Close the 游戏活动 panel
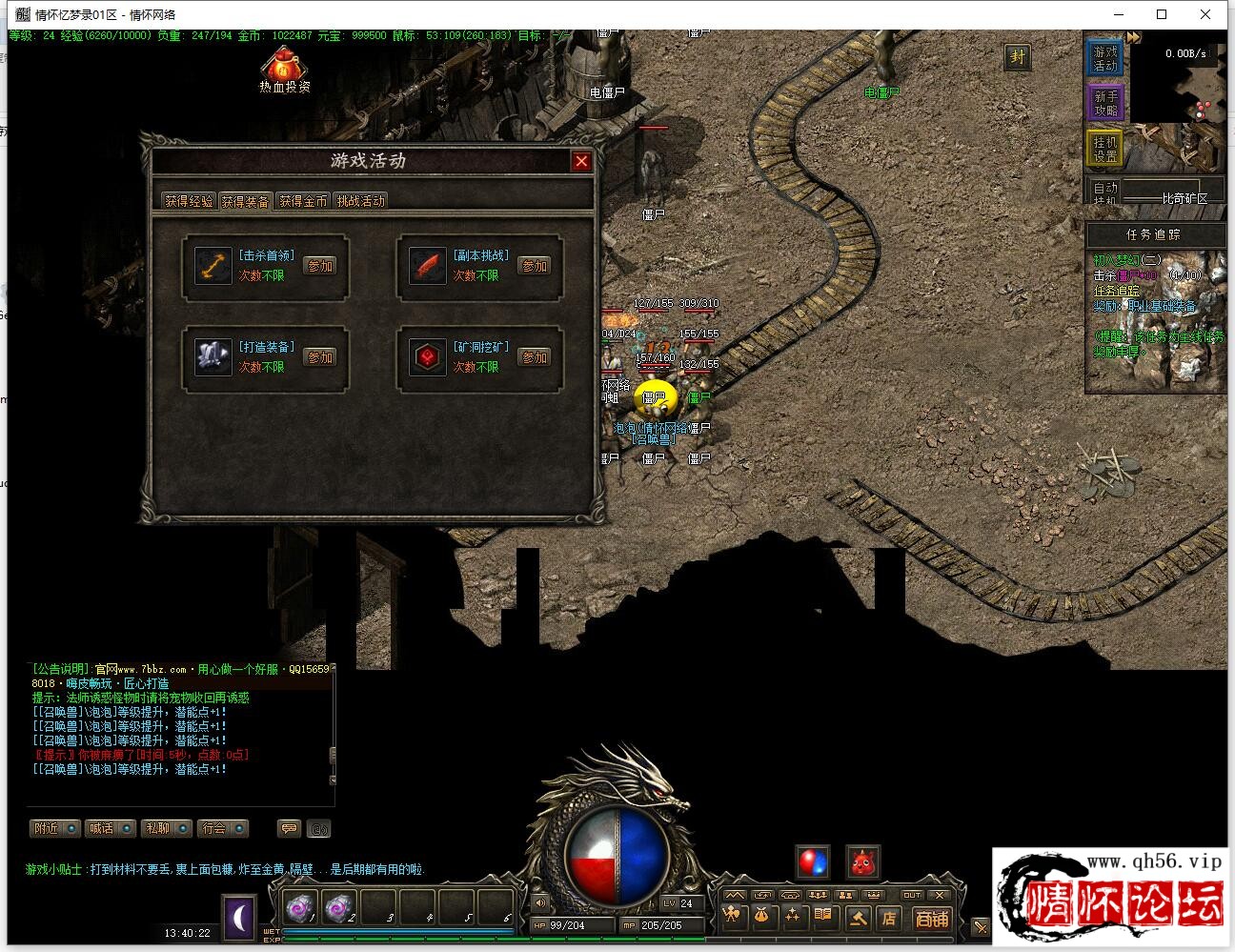The image size is (1235, 952). point(581,161)
